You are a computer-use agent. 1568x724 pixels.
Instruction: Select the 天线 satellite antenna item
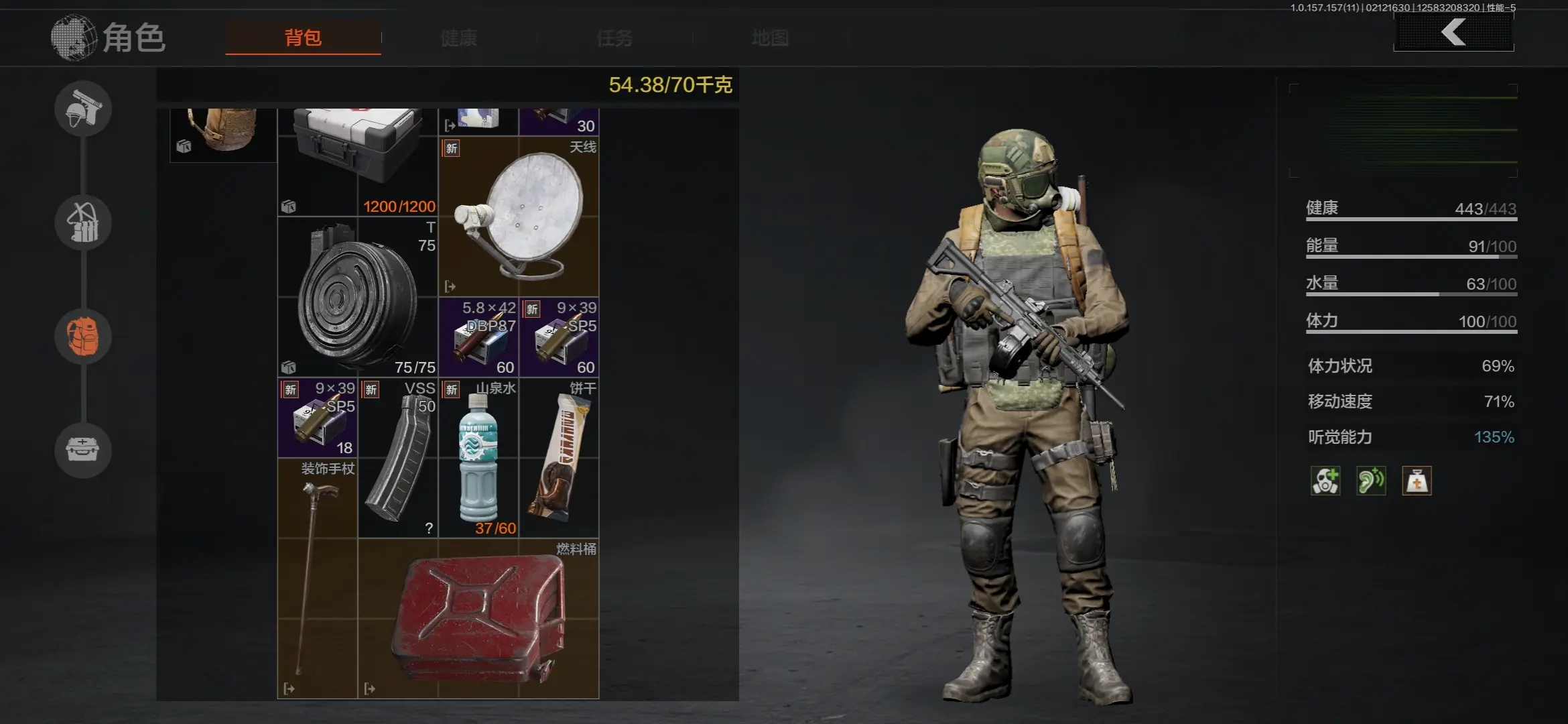519,216
